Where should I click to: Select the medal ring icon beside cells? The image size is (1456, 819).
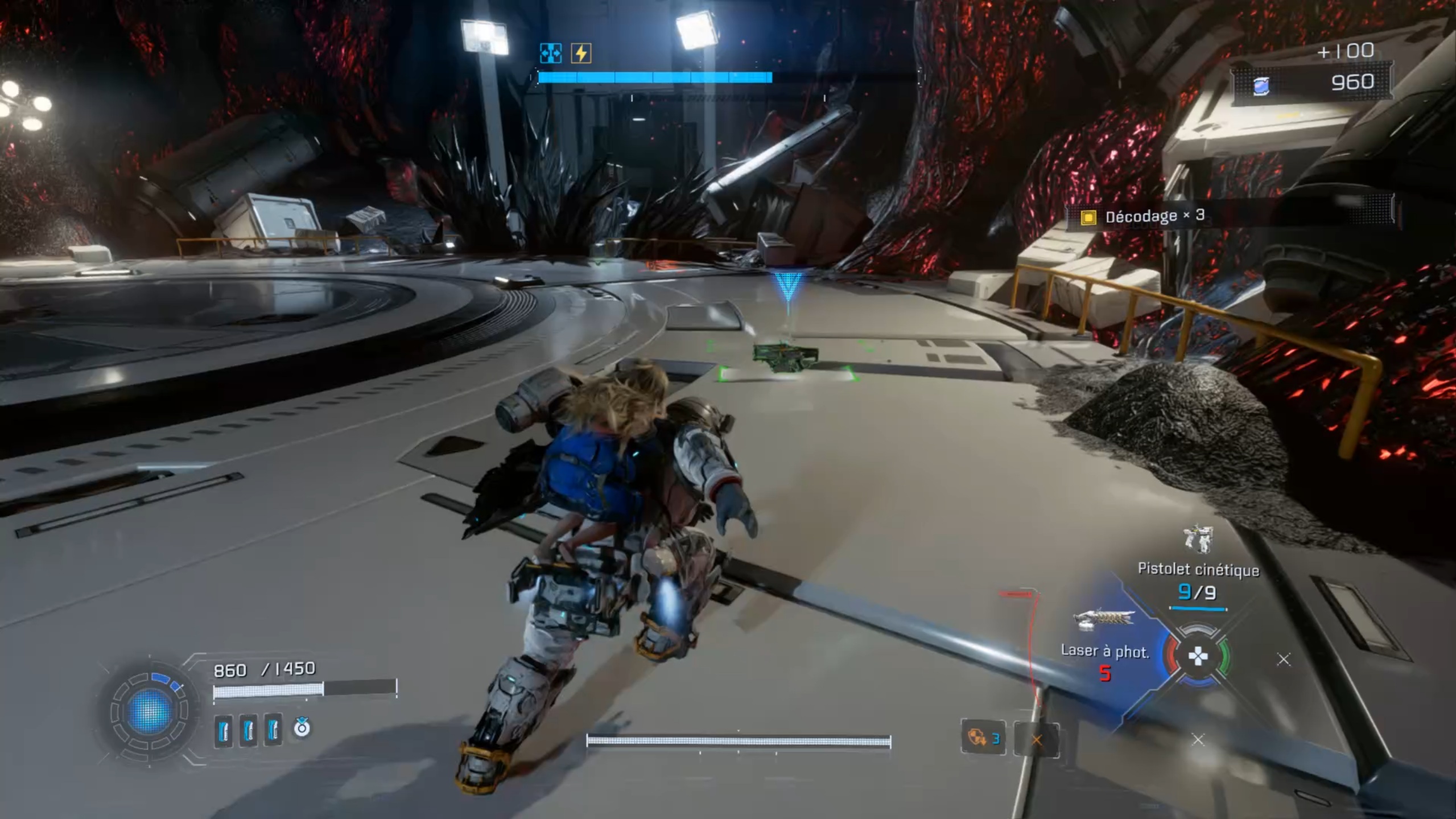(x=302, y=727)
